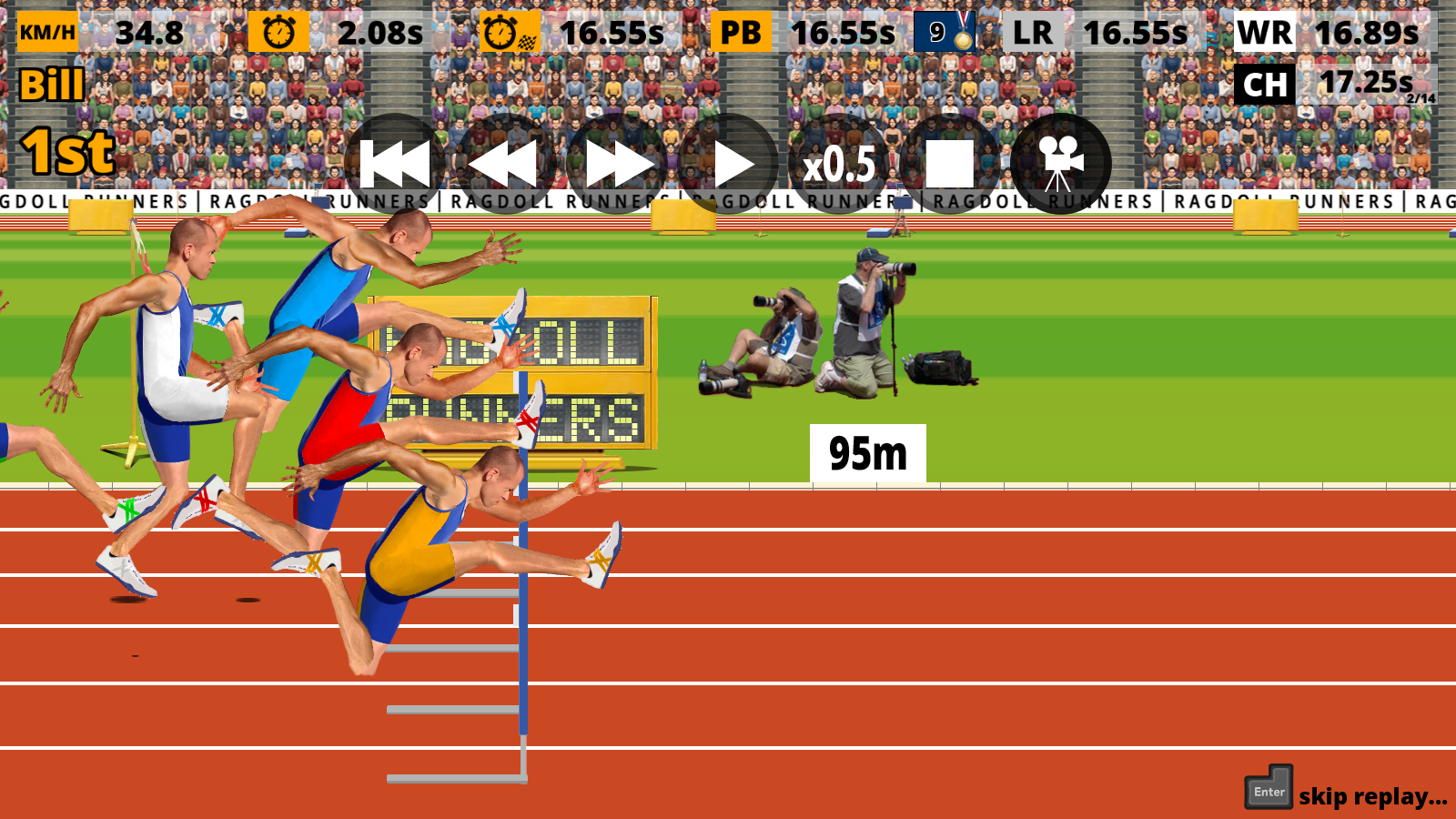
Task: Select the rewind replay control
Action: pyautogui.click(x=505, y=164)
